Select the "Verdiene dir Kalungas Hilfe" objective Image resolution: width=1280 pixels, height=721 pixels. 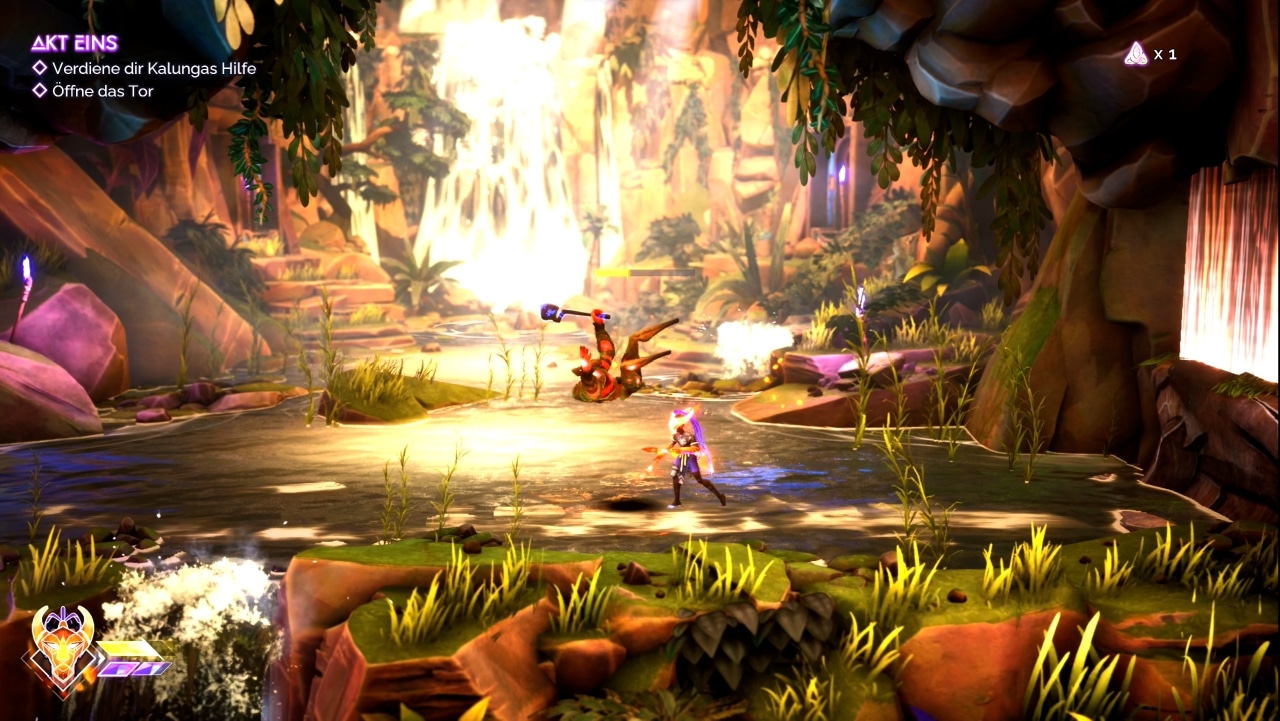[x=154, y=68]
